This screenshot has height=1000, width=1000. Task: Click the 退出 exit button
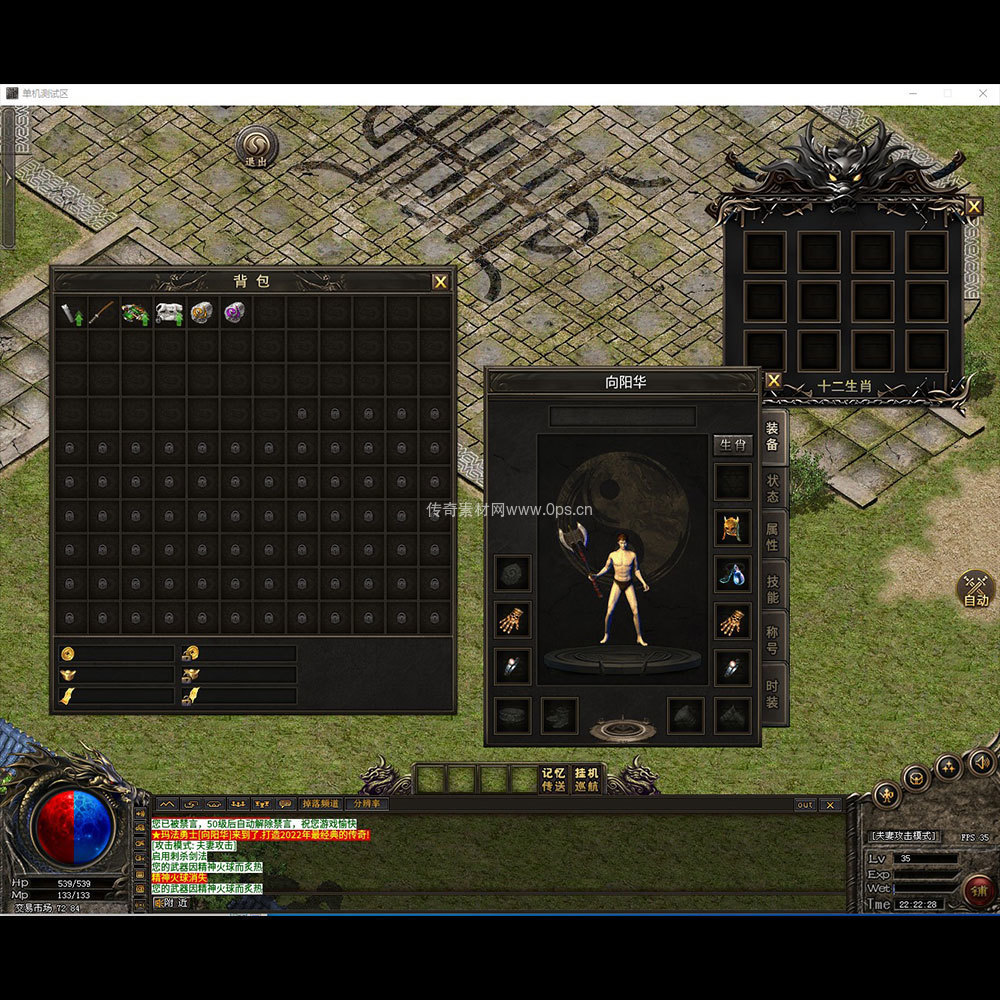click(x=257, y=146)
